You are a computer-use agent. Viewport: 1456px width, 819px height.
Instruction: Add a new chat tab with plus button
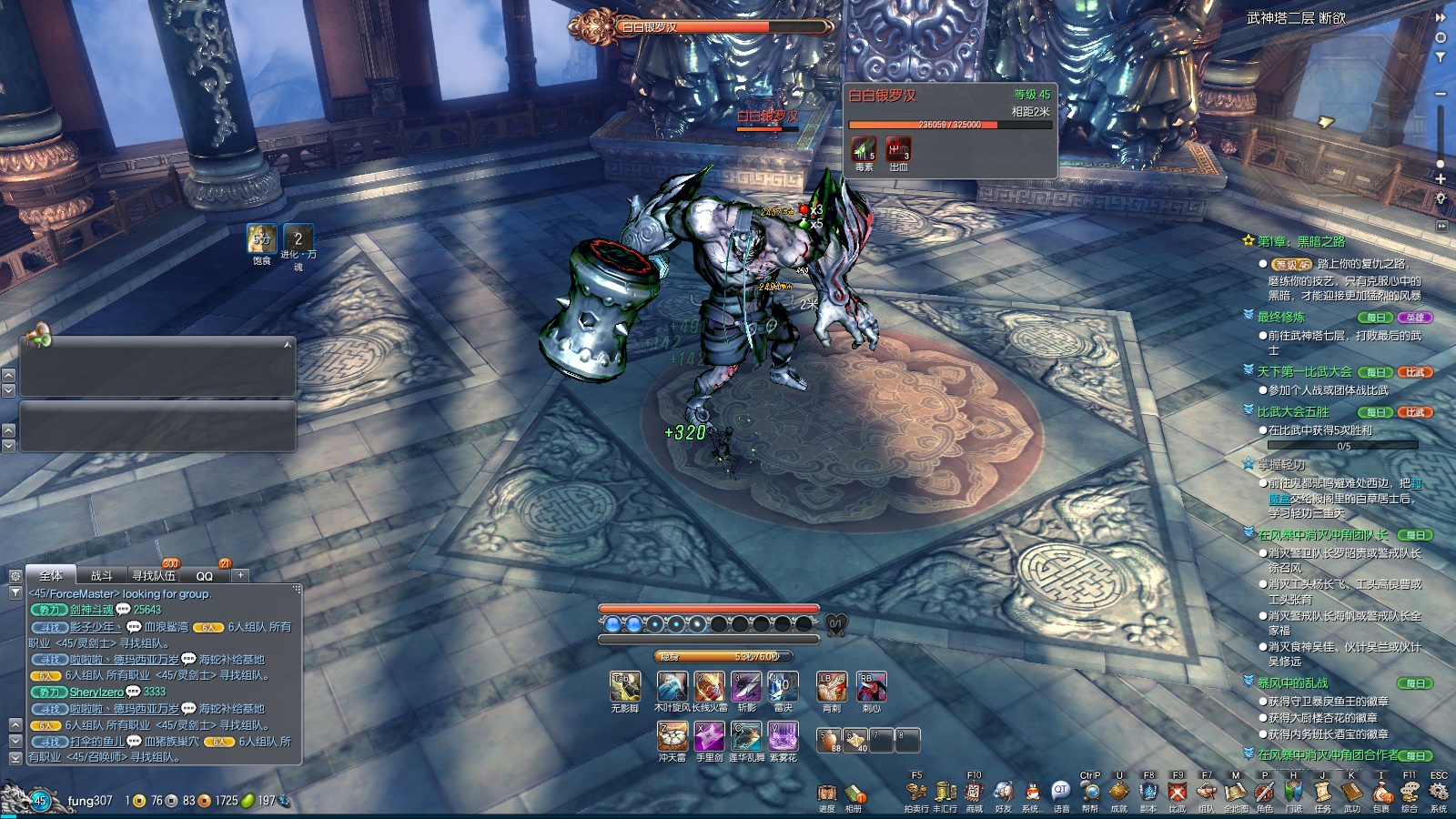(x=240, y=575)
